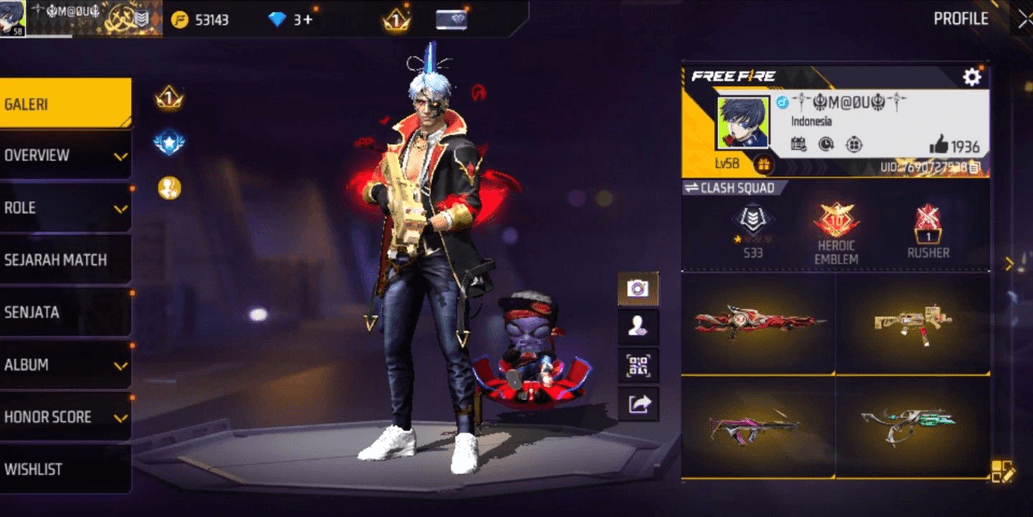Choose the golden gun skin thumbnail
The image size is (1033, 517).
click(912, 322)
